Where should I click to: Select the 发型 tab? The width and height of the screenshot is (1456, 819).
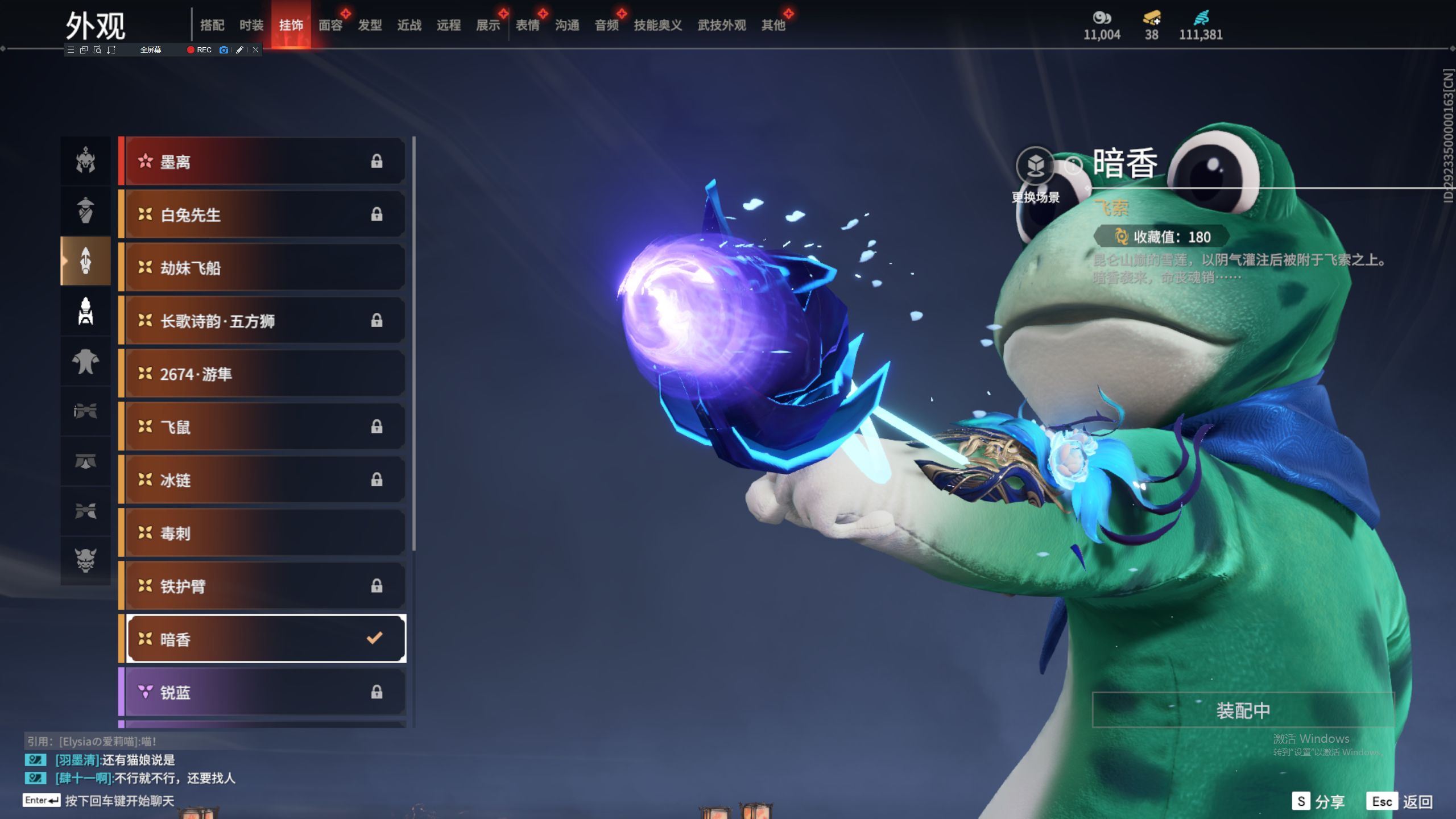coord(370,25)
